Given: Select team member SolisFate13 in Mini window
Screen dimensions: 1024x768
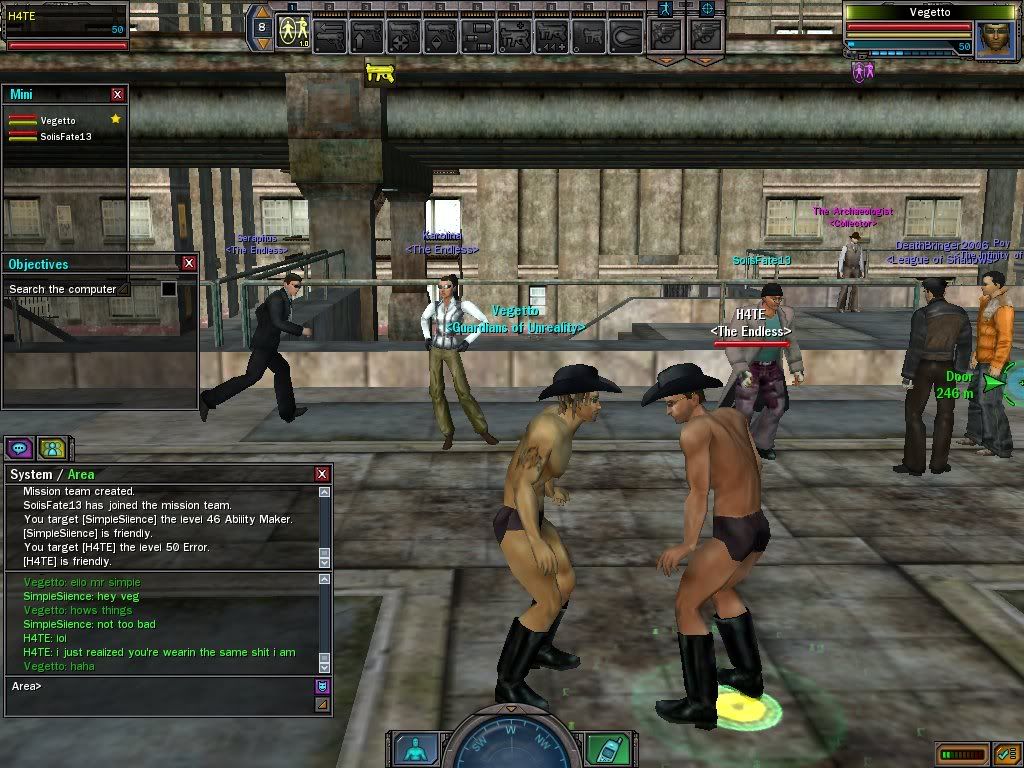Looking at the screenshot, I should [x=66, y=136].
